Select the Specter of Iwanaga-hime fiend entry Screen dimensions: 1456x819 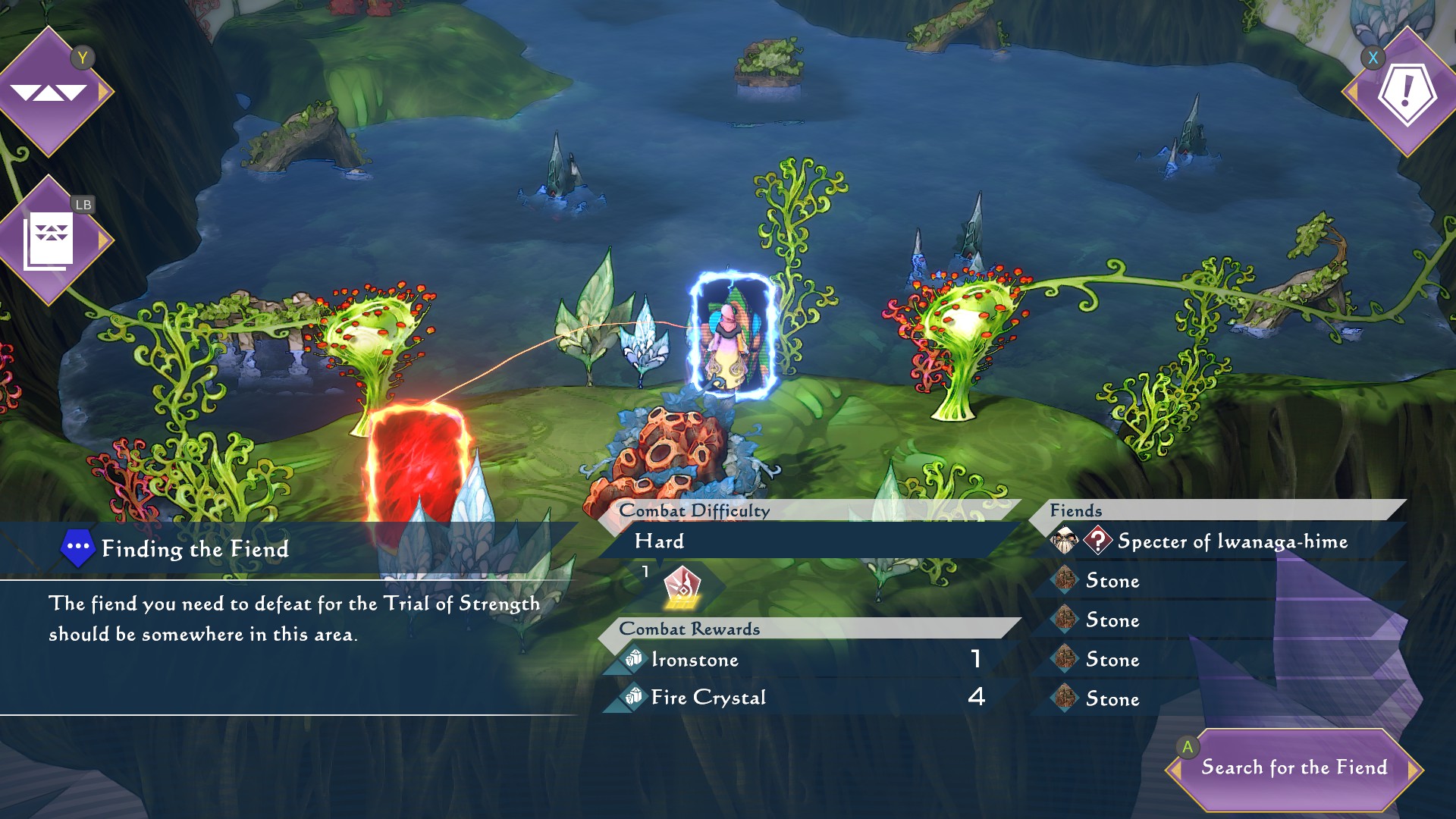coord(1232,541)
